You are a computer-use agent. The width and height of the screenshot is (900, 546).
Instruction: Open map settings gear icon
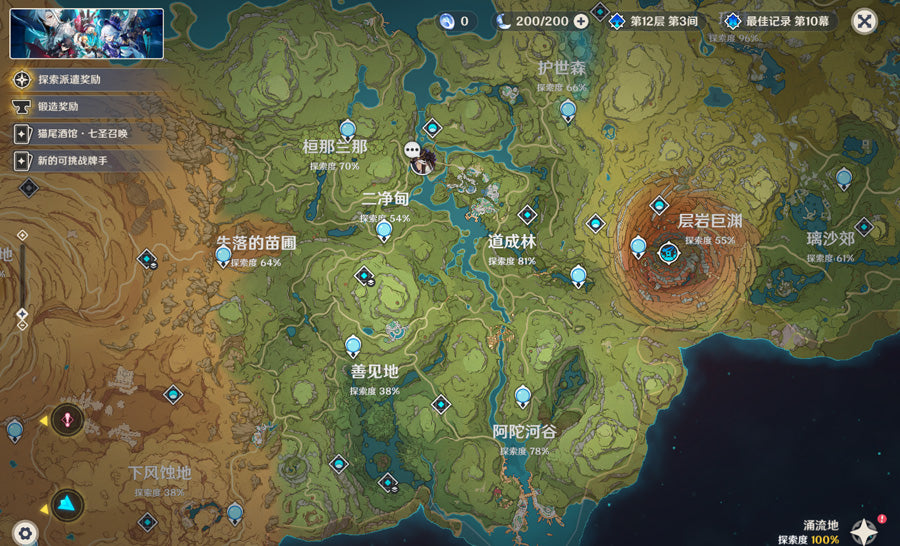click(25, 533)
